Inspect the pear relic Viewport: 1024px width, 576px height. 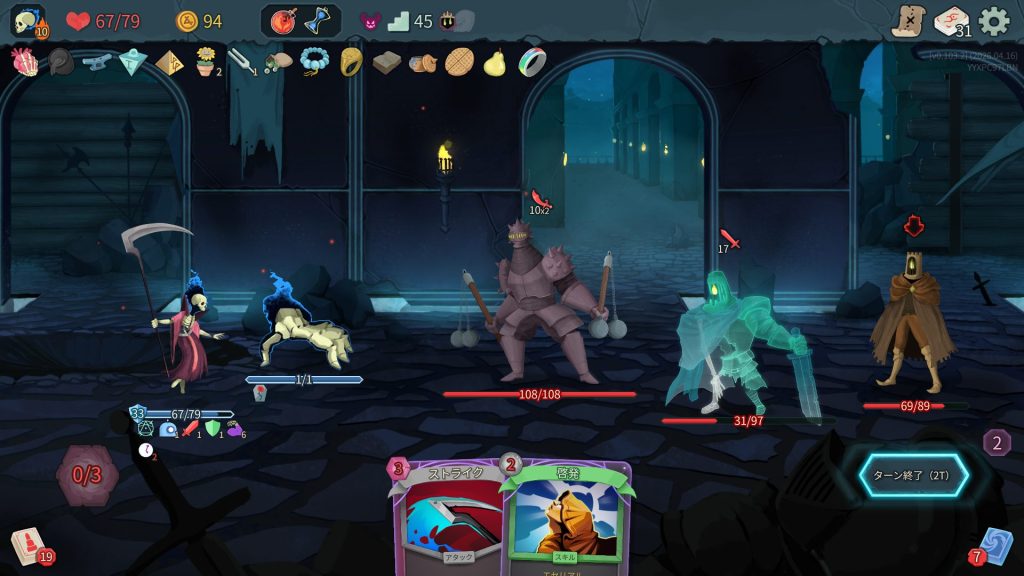click(494, 62)
